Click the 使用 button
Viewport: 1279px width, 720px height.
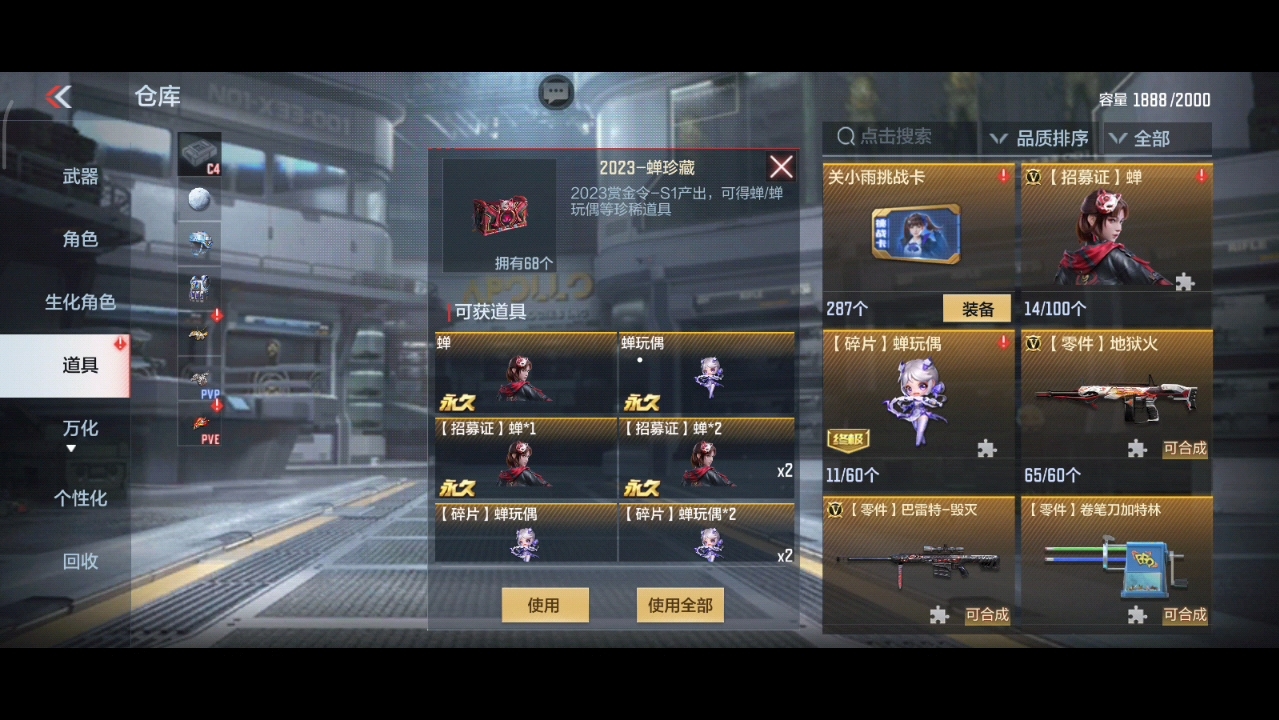point(544,605)
